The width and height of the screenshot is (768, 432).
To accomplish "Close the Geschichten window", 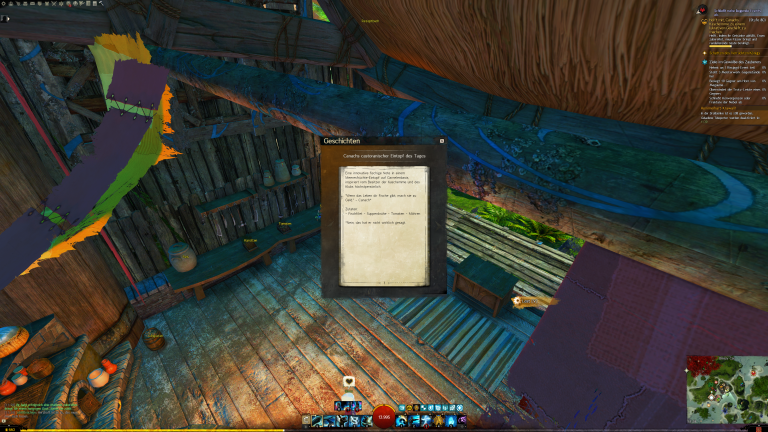I will [x=442, y=141].
